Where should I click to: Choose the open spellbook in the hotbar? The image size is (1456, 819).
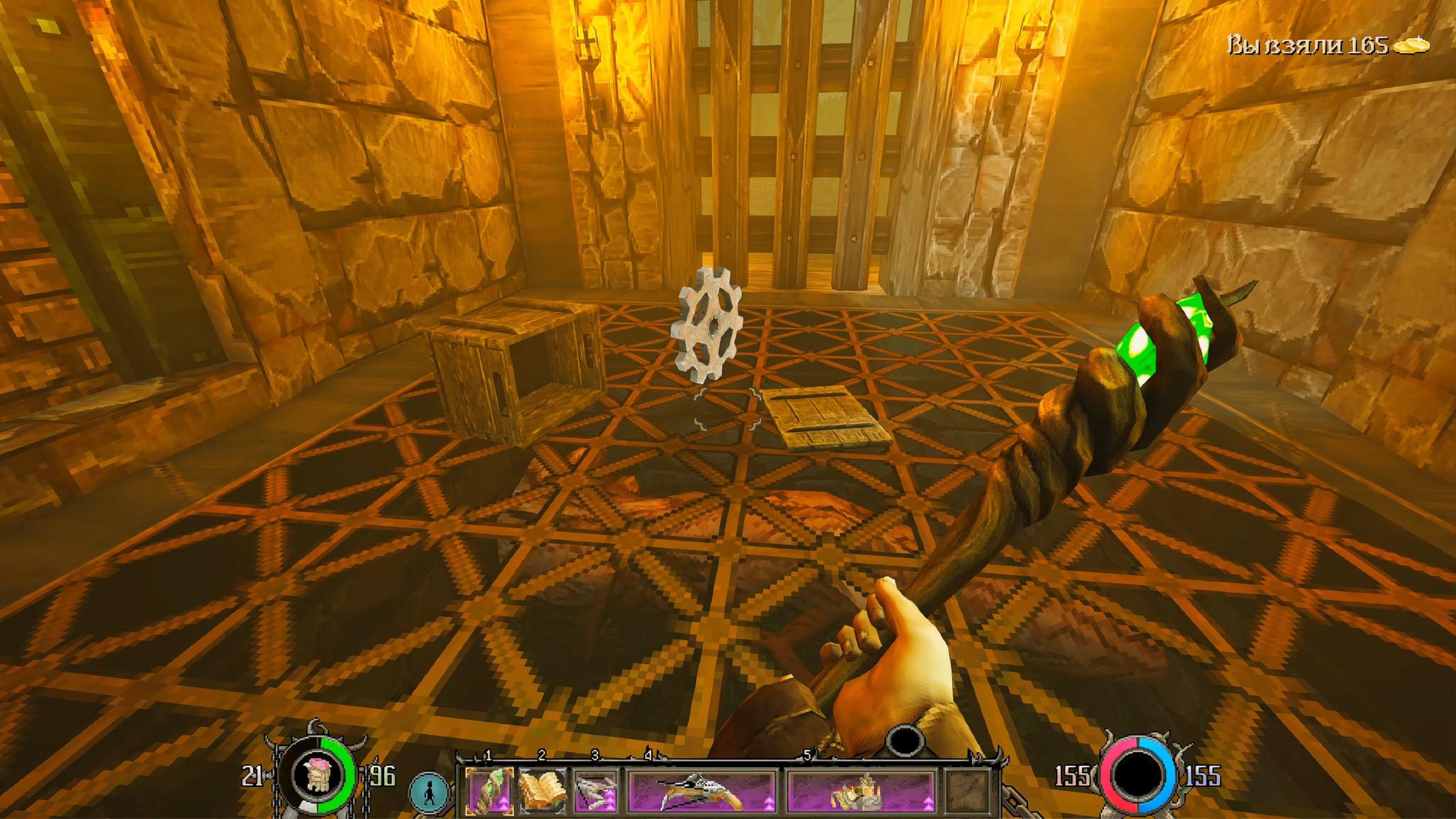(543, 790)
